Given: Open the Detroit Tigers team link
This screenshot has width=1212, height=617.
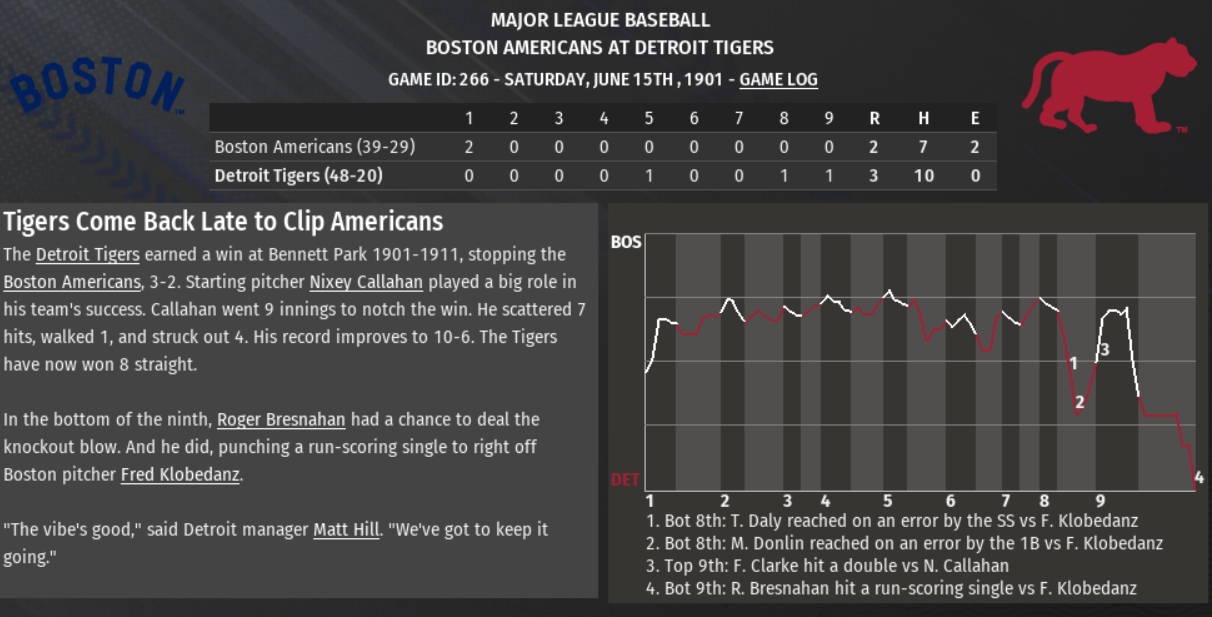Looking at the screenshot, I should (x=88, y=255).
